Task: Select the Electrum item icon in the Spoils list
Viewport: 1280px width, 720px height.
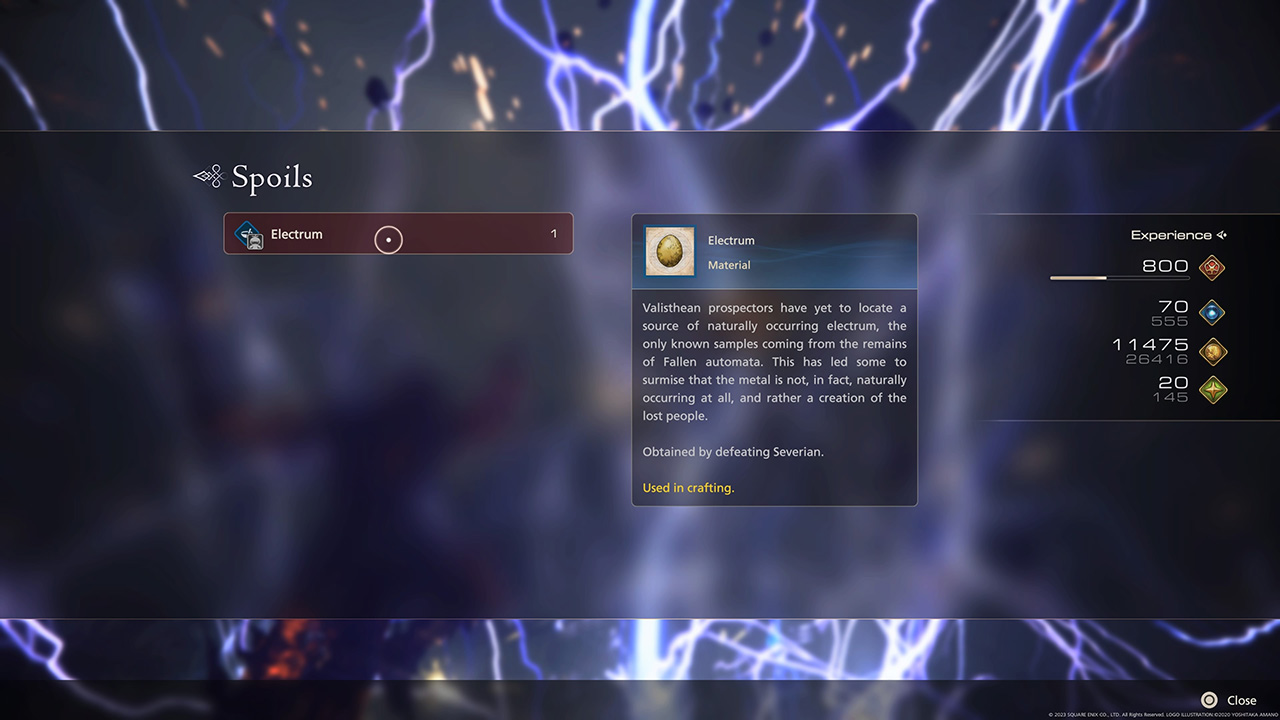Action: (x=247, y=234)
